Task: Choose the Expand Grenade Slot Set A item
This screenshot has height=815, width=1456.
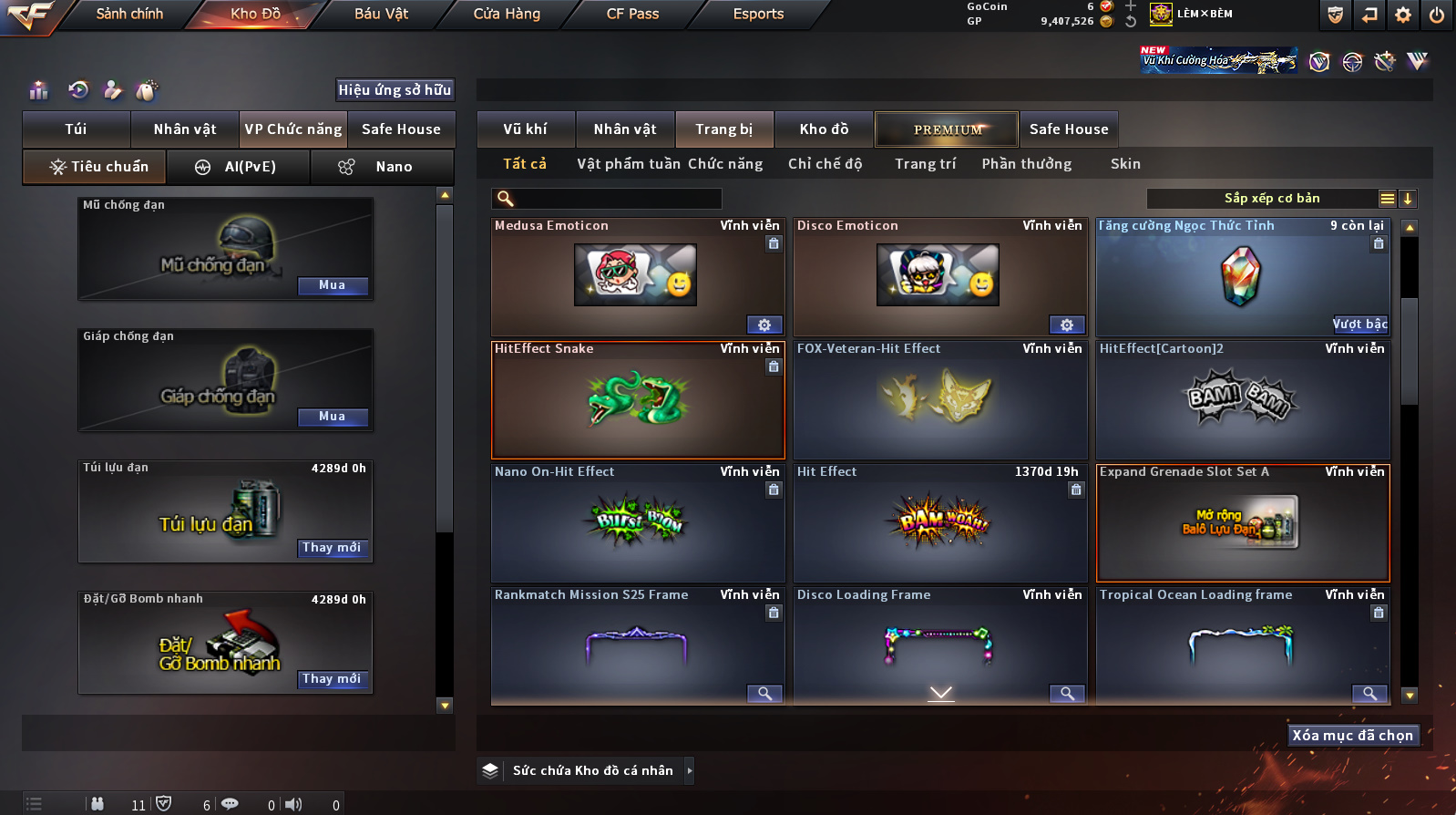Action: click(x=1243, y=523)
